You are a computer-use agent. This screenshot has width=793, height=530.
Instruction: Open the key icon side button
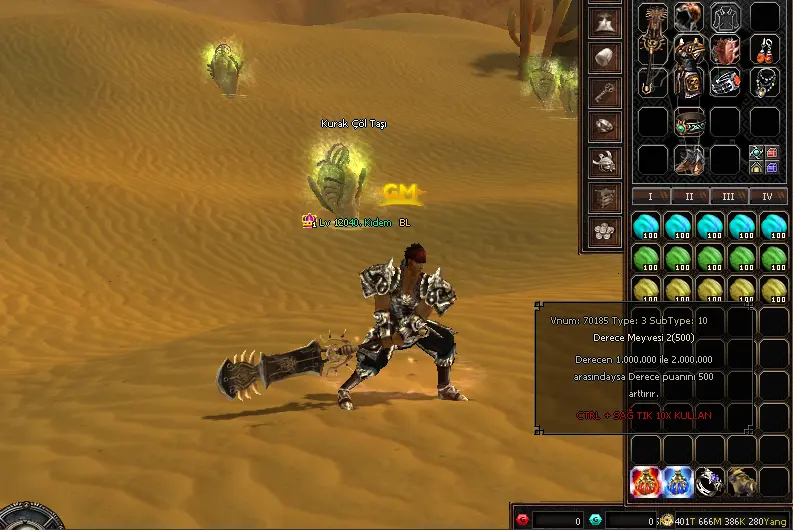(x=603, y=91)
